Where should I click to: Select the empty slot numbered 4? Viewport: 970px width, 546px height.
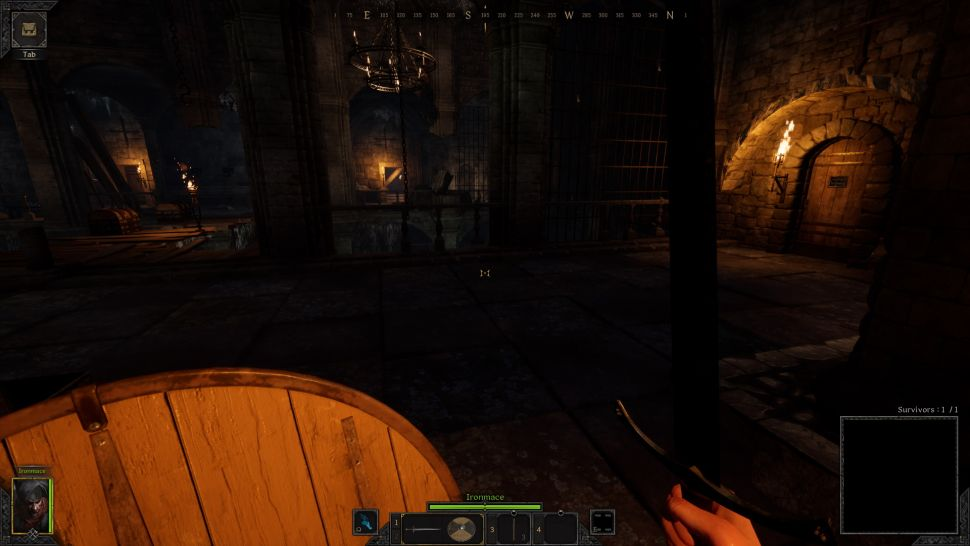(560, 529)
